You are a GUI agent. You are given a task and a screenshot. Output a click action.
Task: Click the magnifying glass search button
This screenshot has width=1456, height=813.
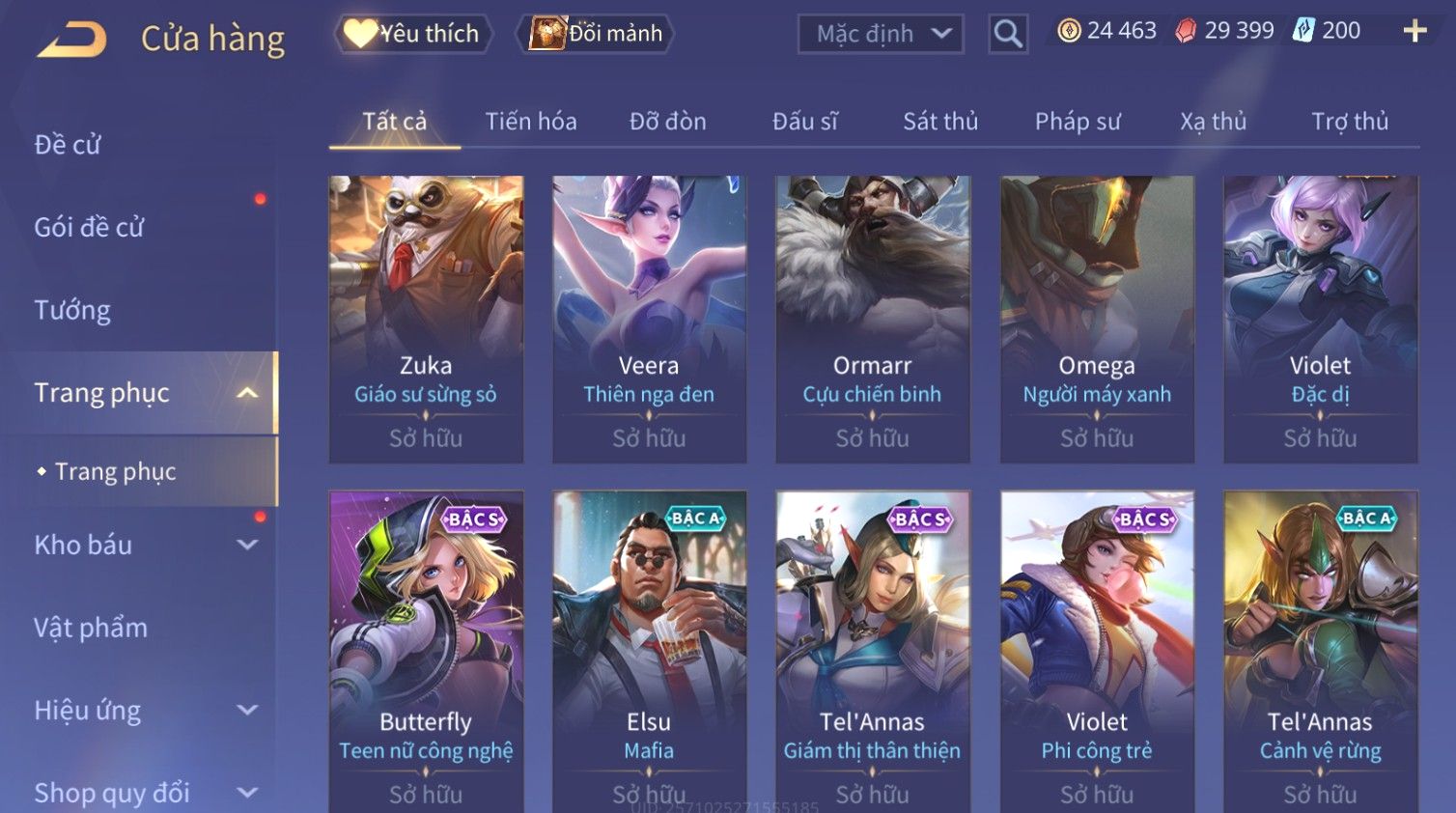tap(1007, 34)
